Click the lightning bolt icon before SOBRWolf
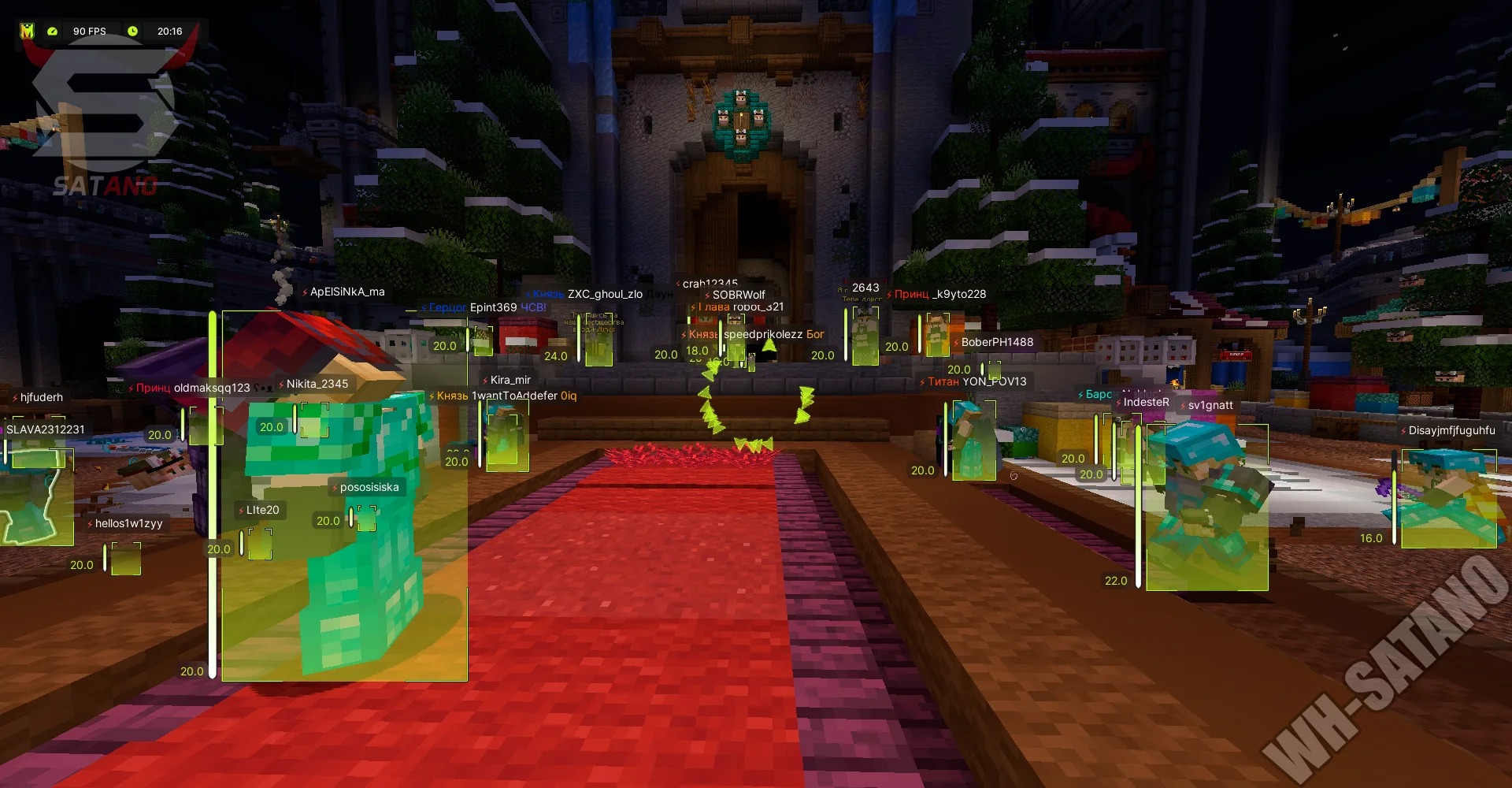This screenshot has width=1512, height=788. (x=707, y=295)
